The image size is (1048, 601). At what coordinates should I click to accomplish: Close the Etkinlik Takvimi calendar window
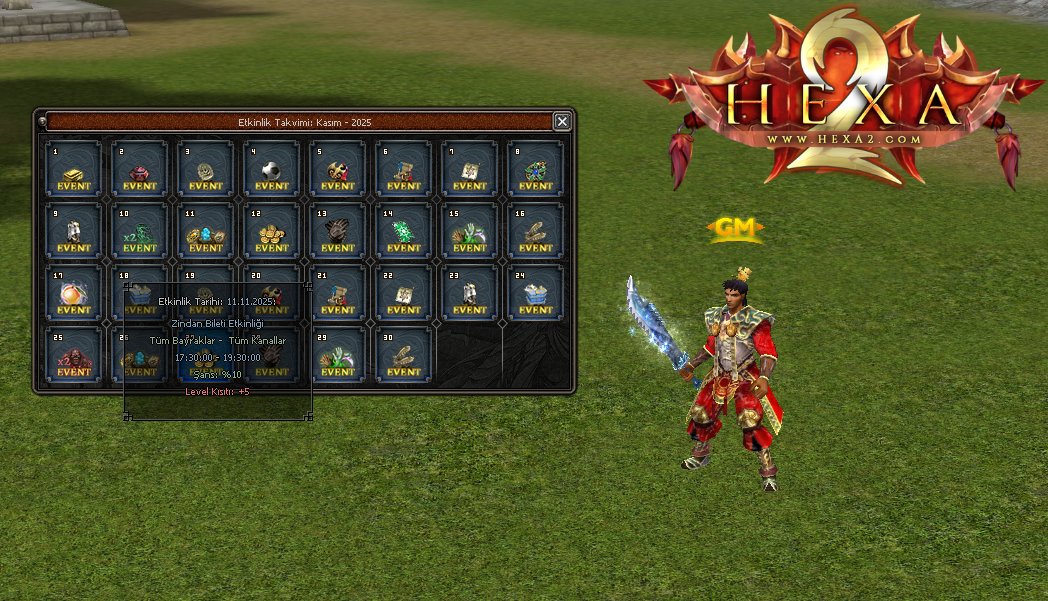562,121
